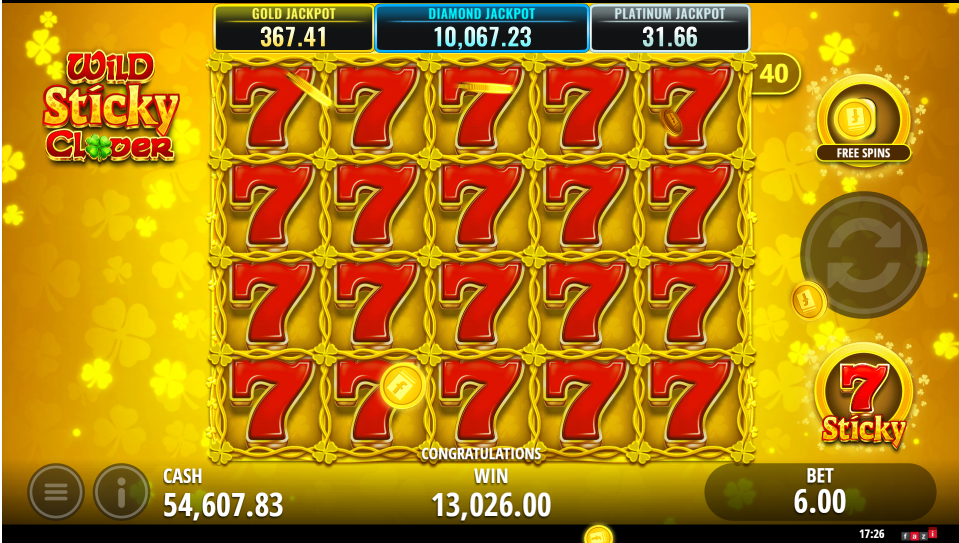Select the Gold Jackpot panel

(293, 29)
